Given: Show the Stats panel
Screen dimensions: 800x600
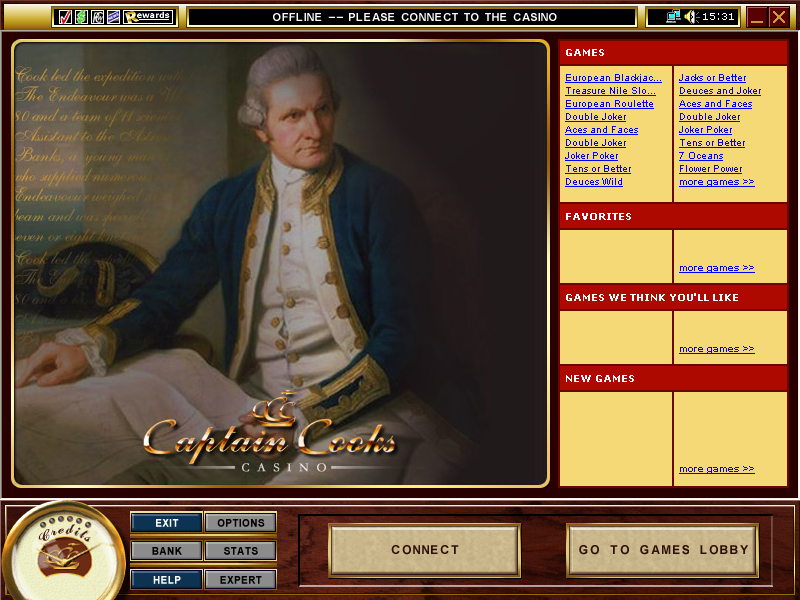Looking at the screenshot, I should (x=240, y=551).
